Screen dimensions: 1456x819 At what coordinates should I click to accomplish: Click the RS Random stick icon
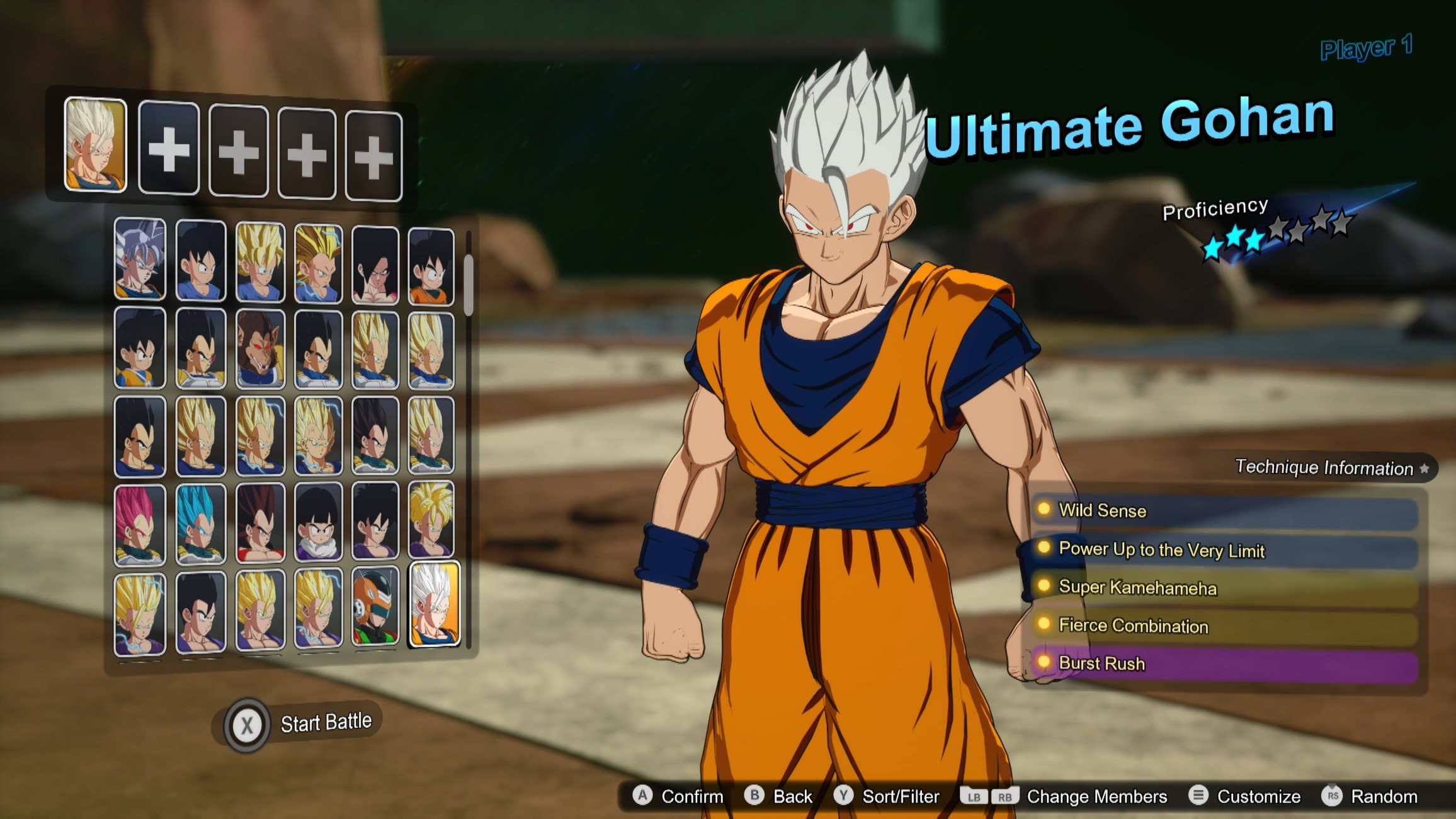click(x=1333, y=796)
